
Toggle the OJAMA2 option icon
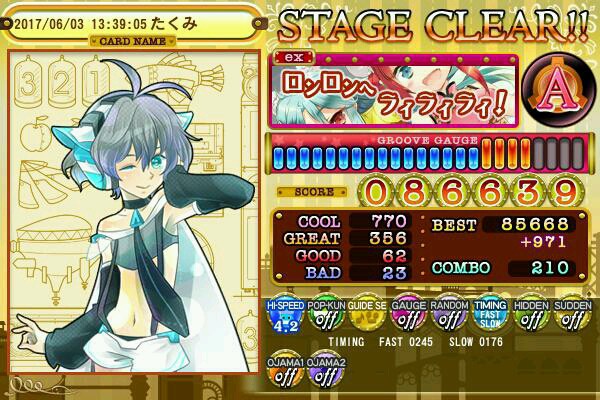point(324,371)
